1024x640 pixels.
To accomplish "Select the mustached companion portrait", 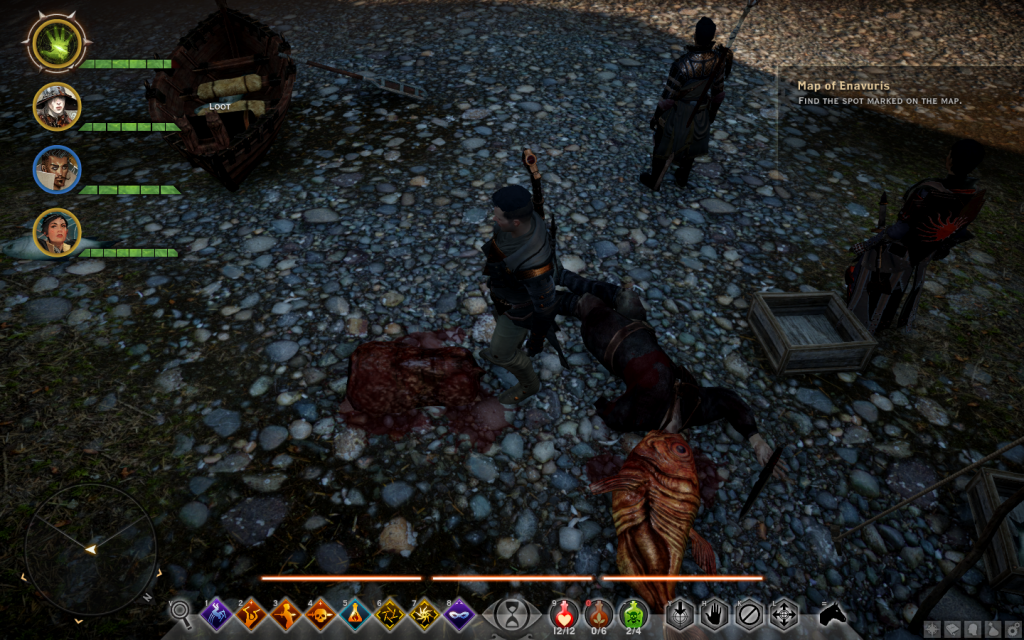I will click(56, 170).
